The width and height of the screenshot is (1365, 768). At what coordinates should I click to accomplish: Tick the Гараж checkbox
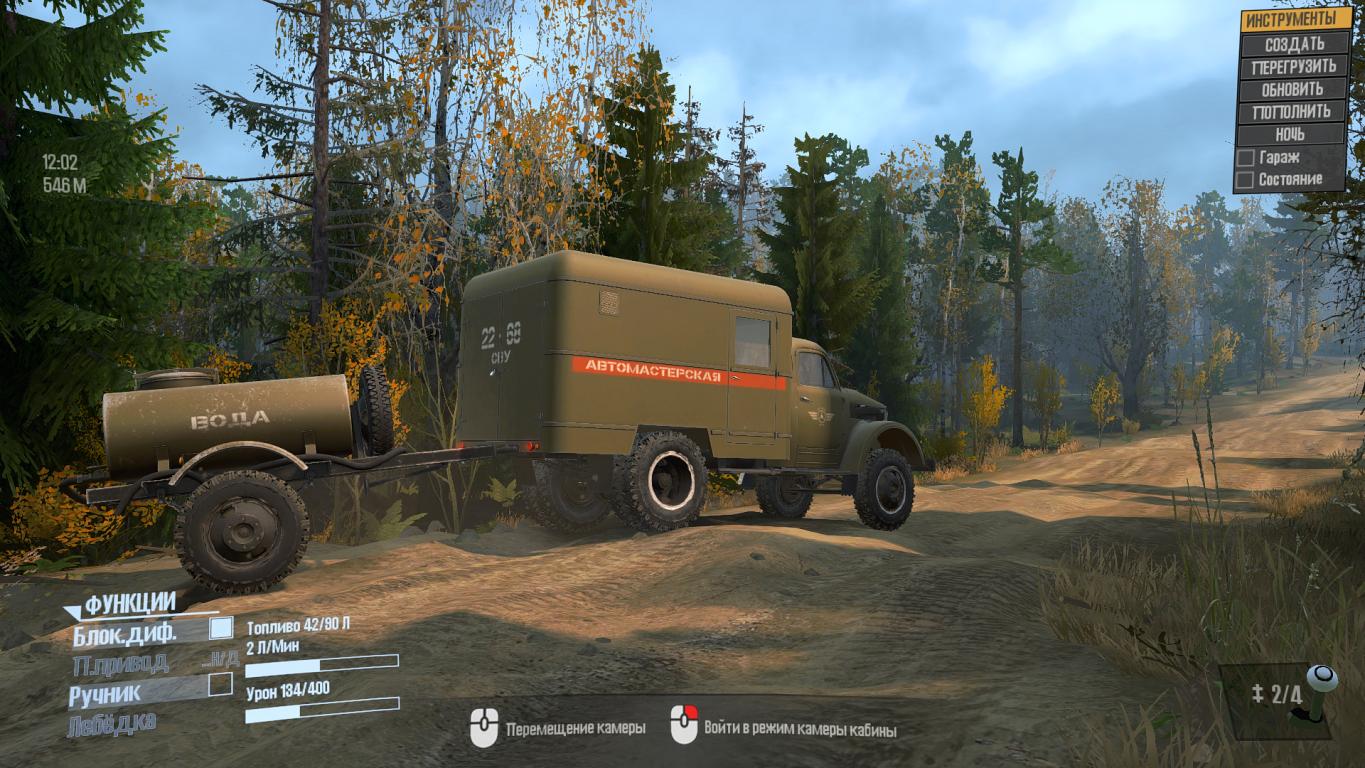pos(1245,157)
